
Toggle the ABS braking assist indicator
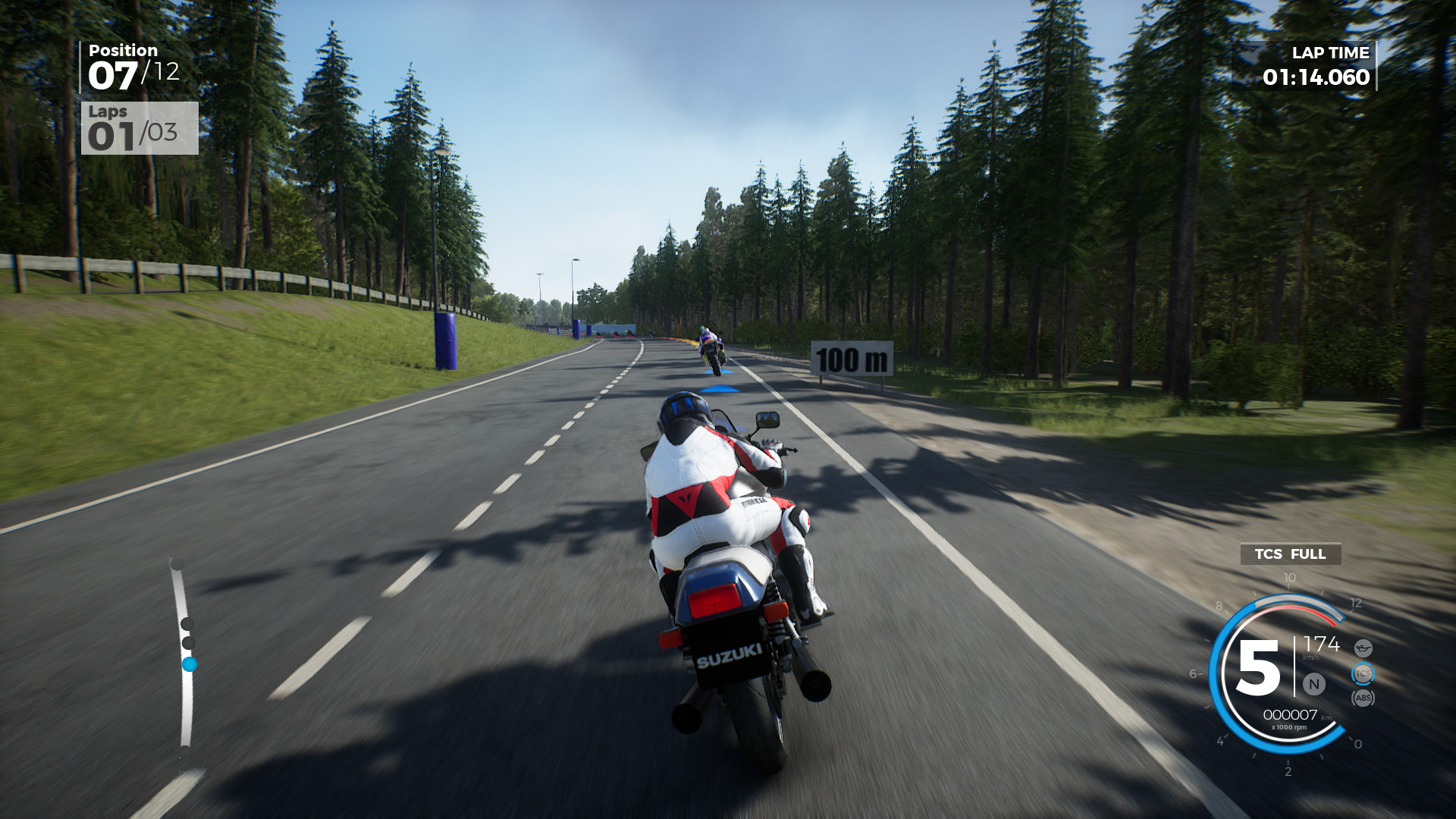click(x=1363, y=698)
